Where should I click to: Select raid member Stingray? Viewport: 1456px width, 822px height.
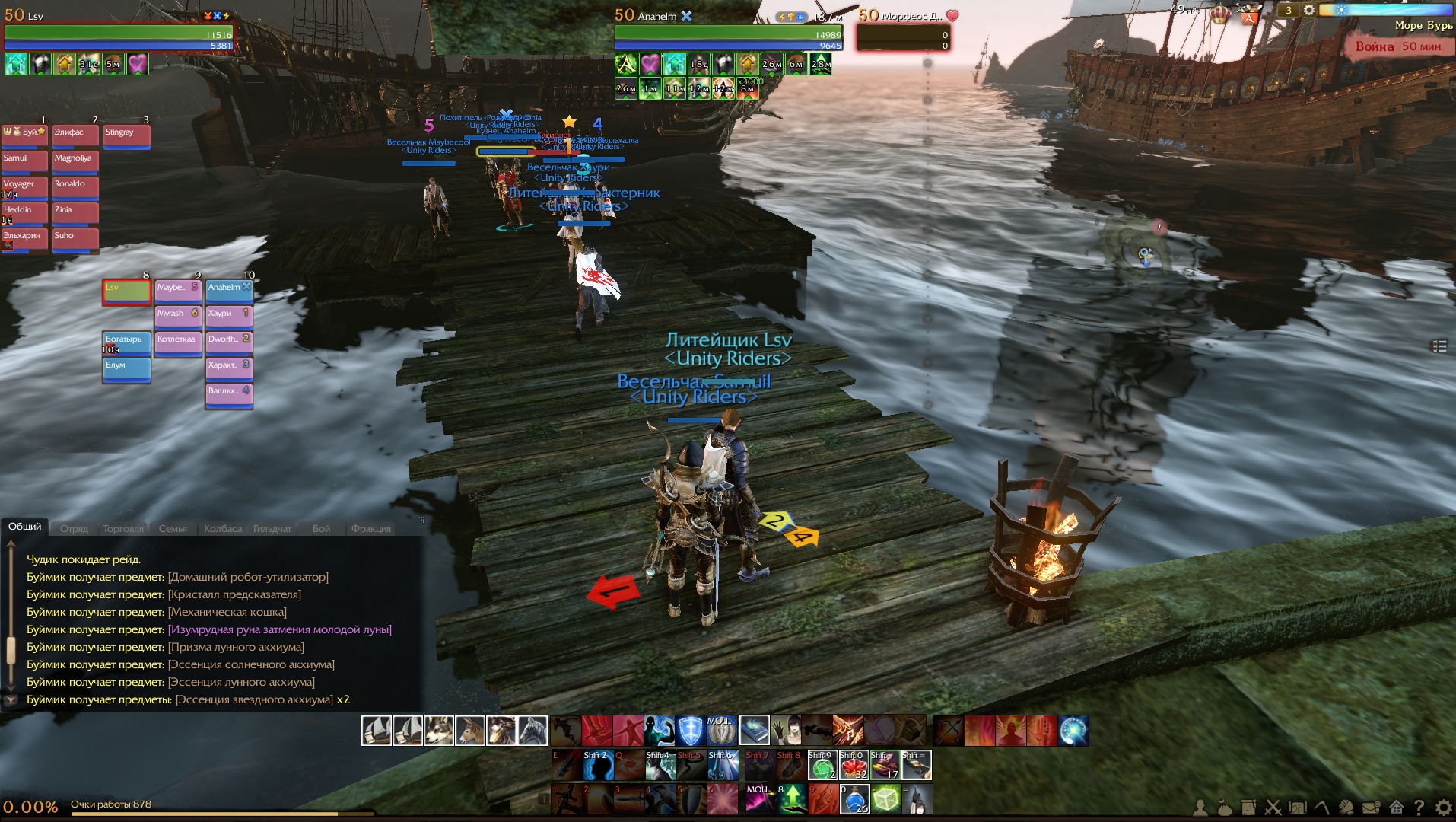coord(126,135)
